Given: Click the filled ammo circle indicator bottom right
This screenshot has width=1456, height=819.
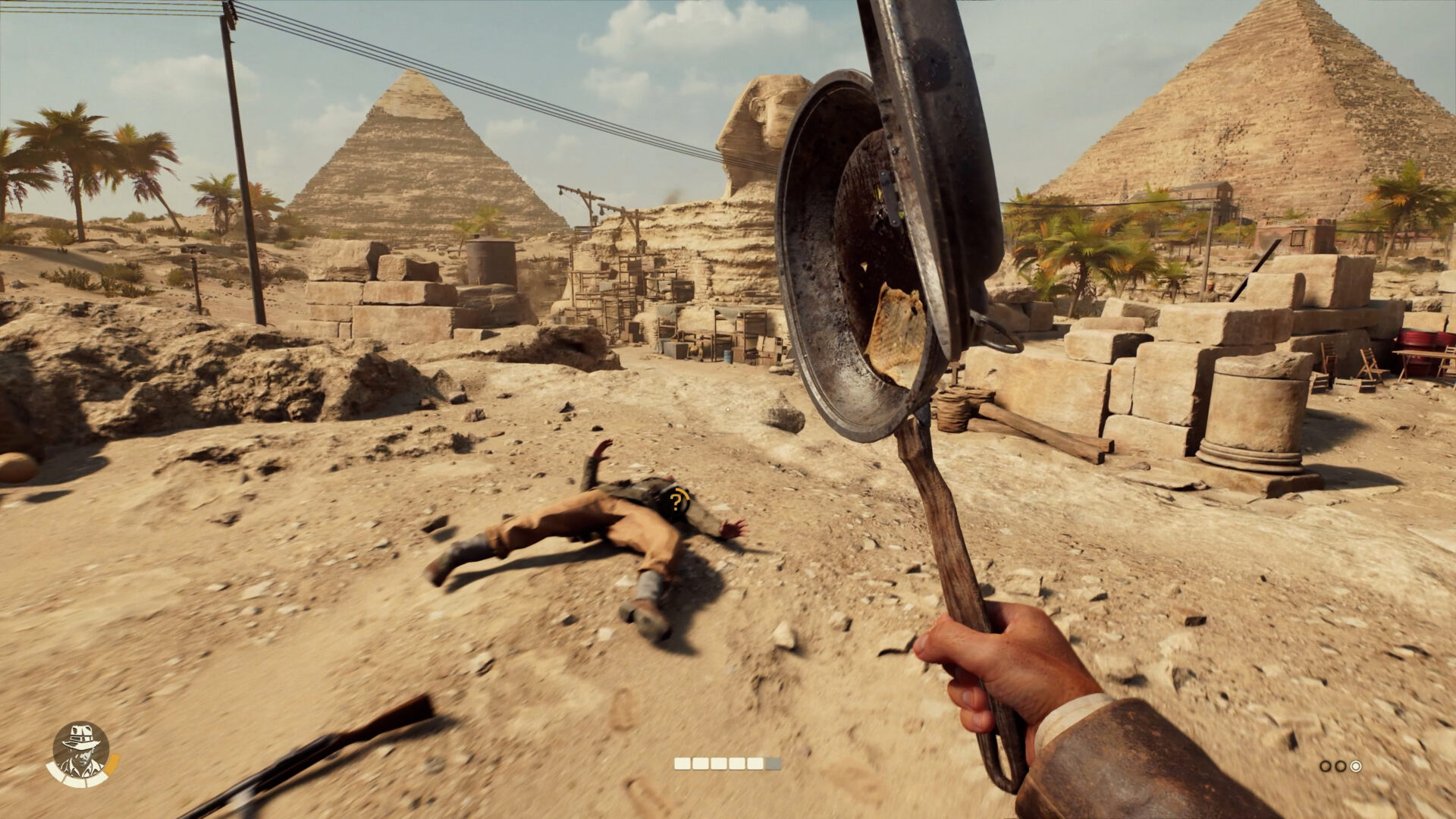Looking at the screenshot, I should coord(1356,766).
